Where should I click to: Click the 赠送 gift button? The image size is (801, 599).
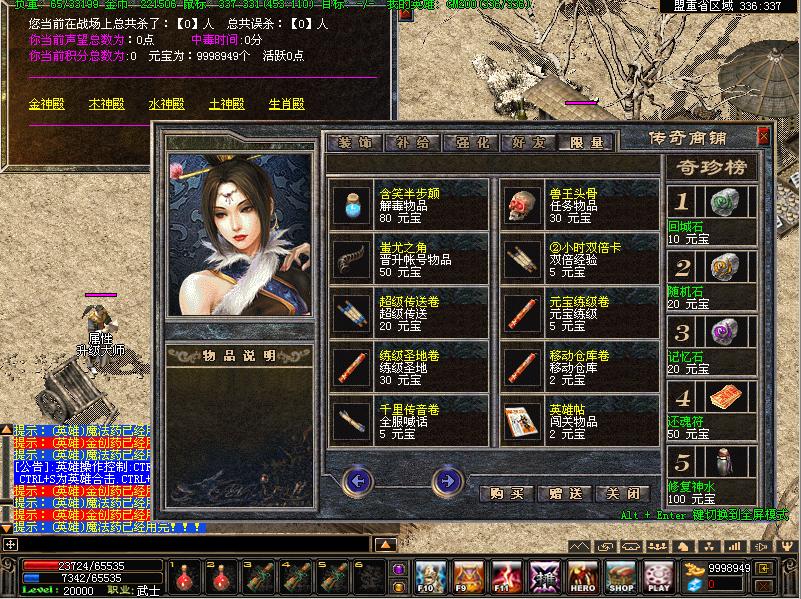coord(563,494)
